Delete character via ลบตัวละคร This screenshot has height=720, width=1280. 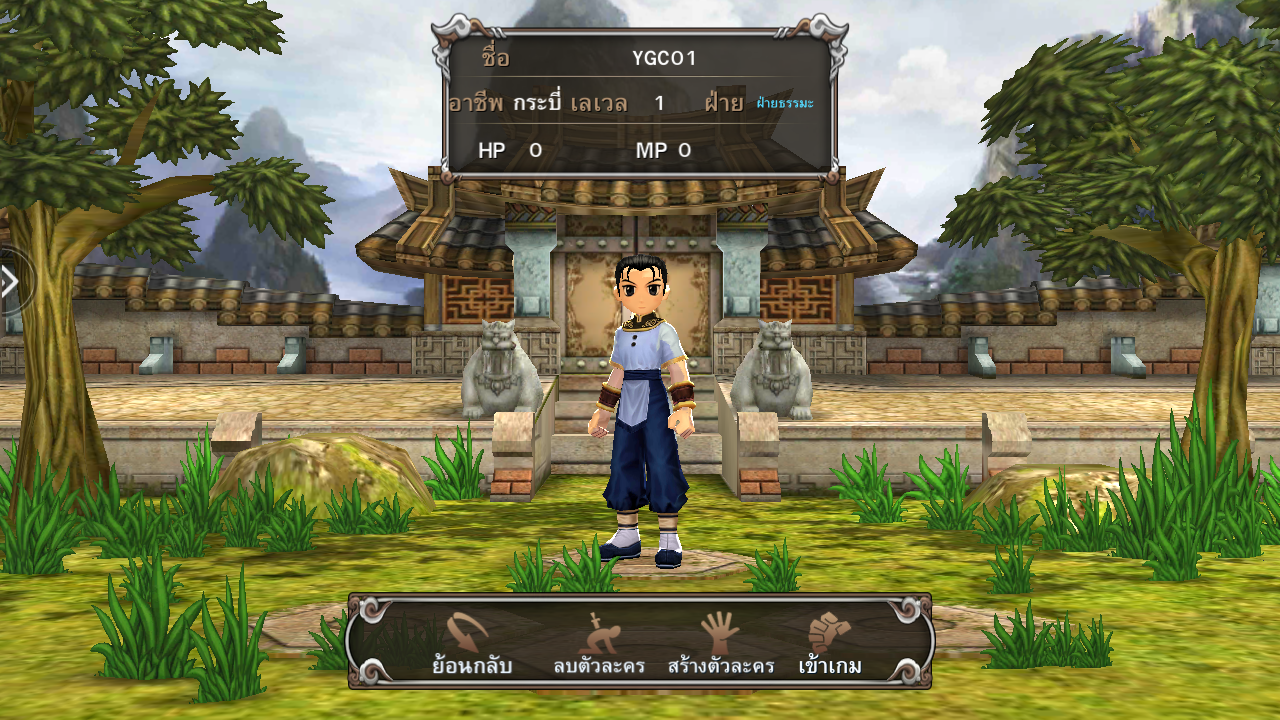[x=598, y=645]
